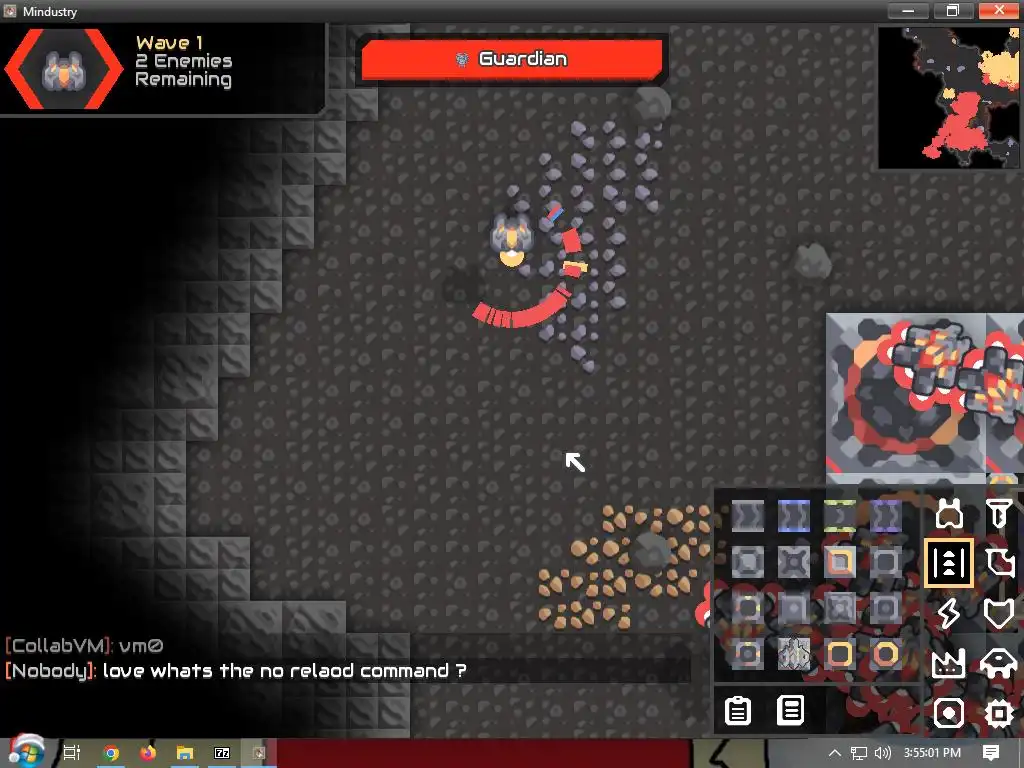The height and width of the screenshot is (768, 1024).
Task: Open the factory crafting category
Action: 948,662
